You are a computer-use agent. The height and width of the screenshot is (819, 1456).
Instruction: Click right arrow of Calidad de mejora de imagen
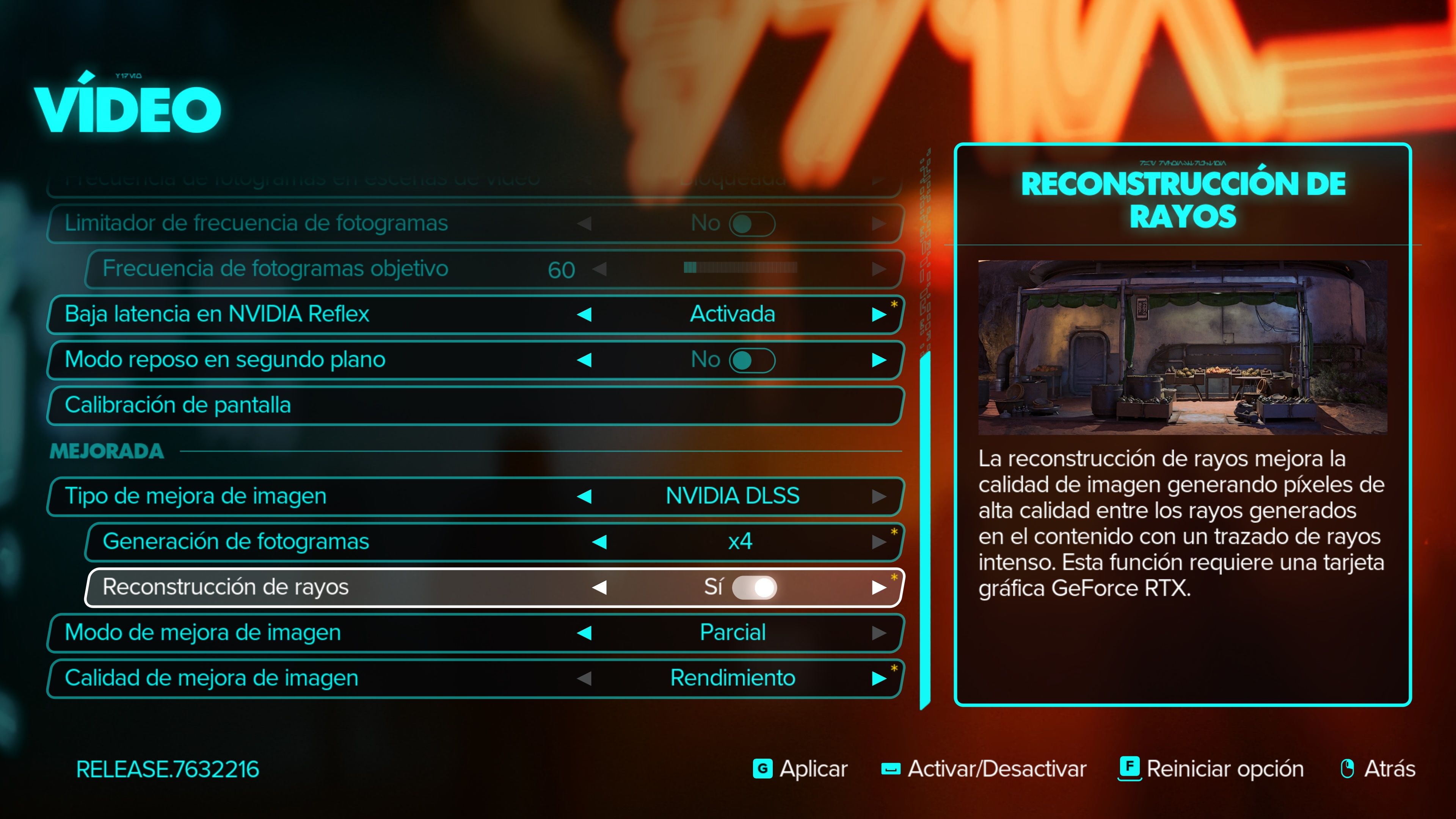pos(879,678)
